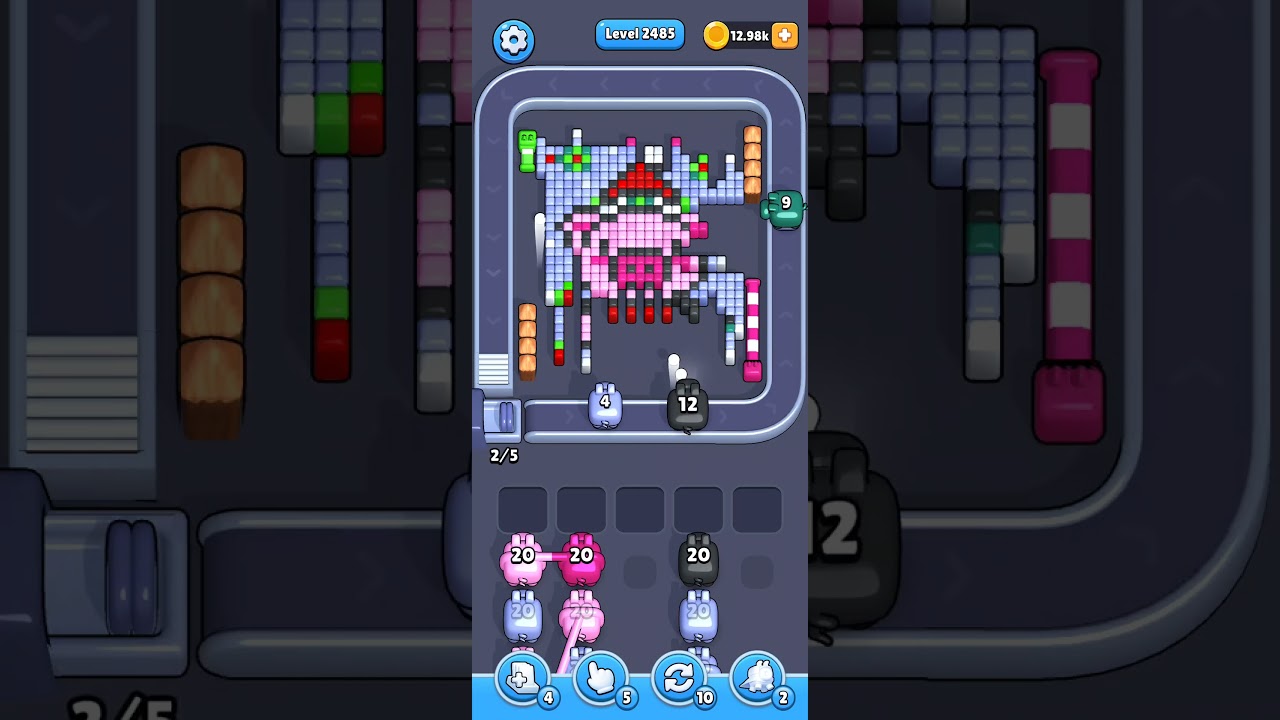
Task: Trigger the vacuum booster showing 2
Action: click(757, 679)
